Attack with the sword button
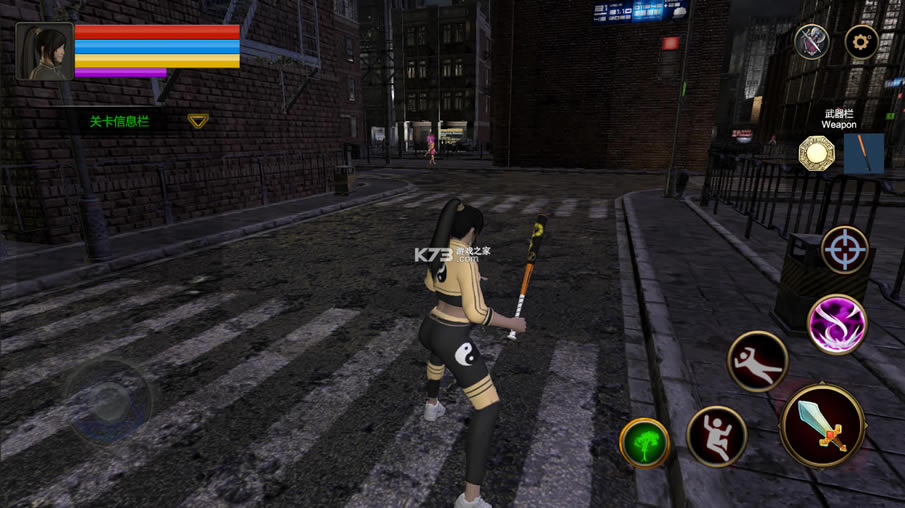Image resolution: width=905 pixels, height=508 pixels. pos(823,425)
